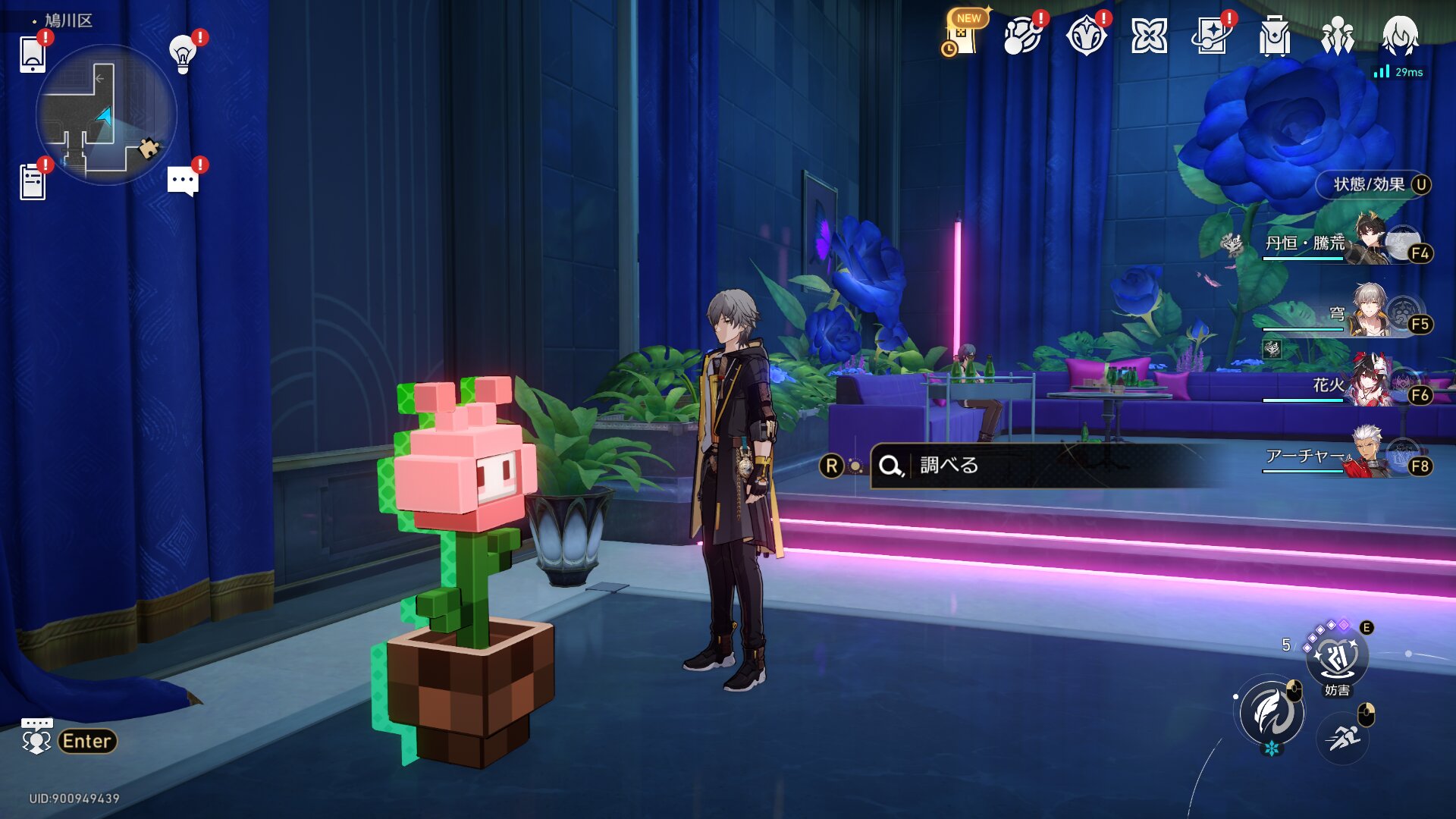Open the phone menu icon

(33, 55)
